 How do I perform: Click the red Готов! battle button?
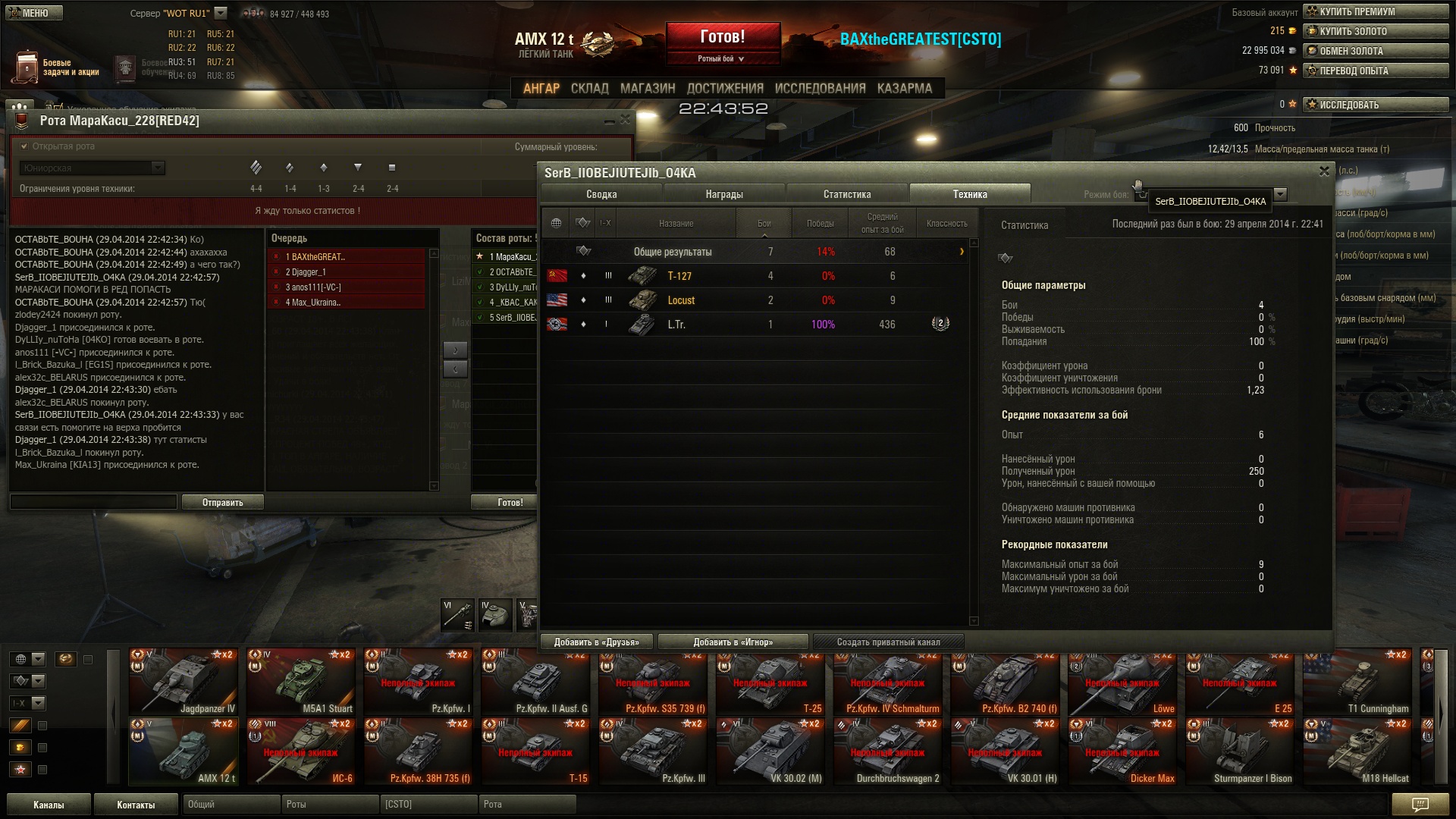[x=723, y=36]
